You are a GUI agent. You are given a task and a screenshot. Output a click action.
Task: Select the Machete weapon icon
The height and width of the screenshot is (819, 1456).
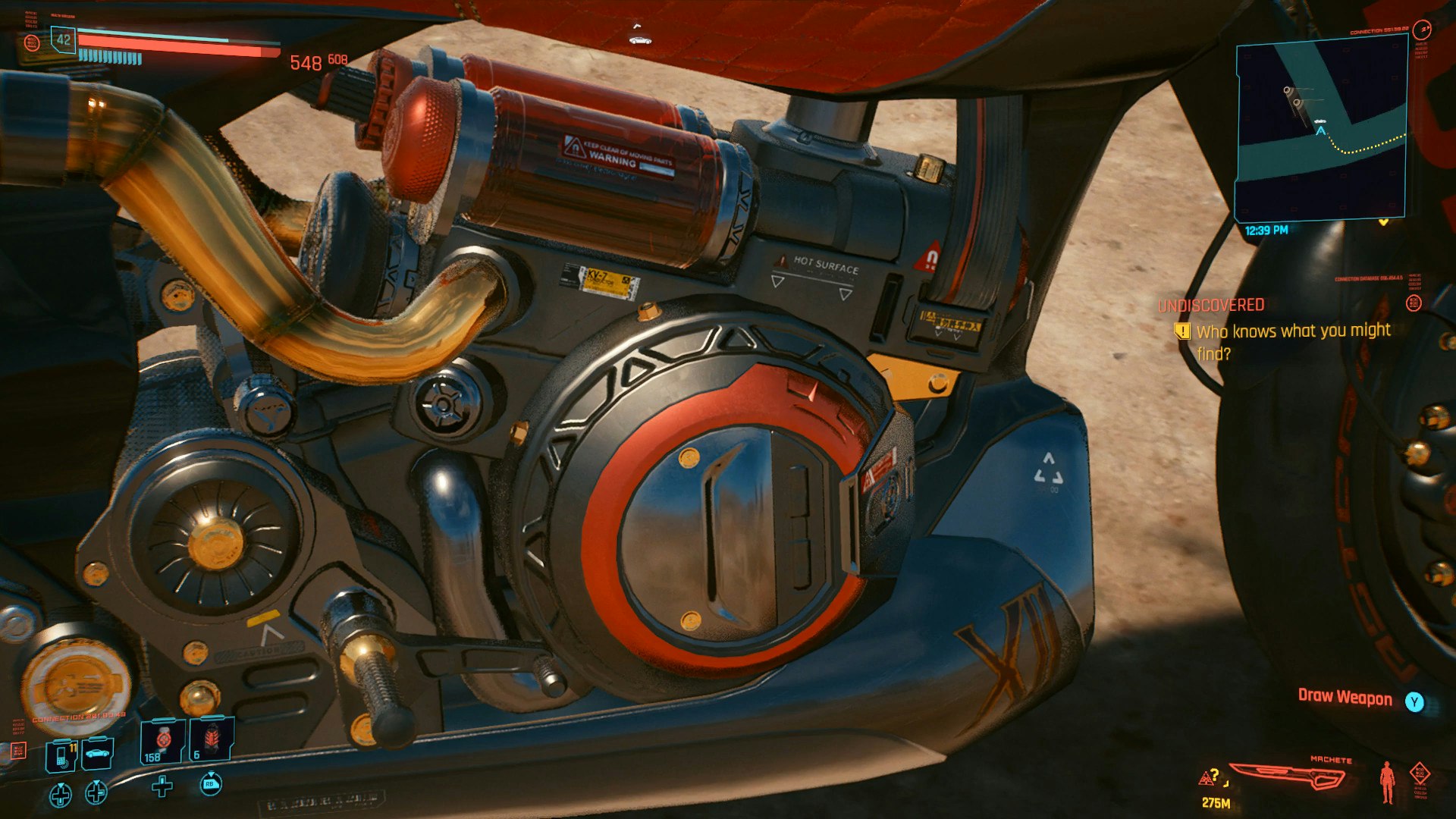(x=1288, y=776)
